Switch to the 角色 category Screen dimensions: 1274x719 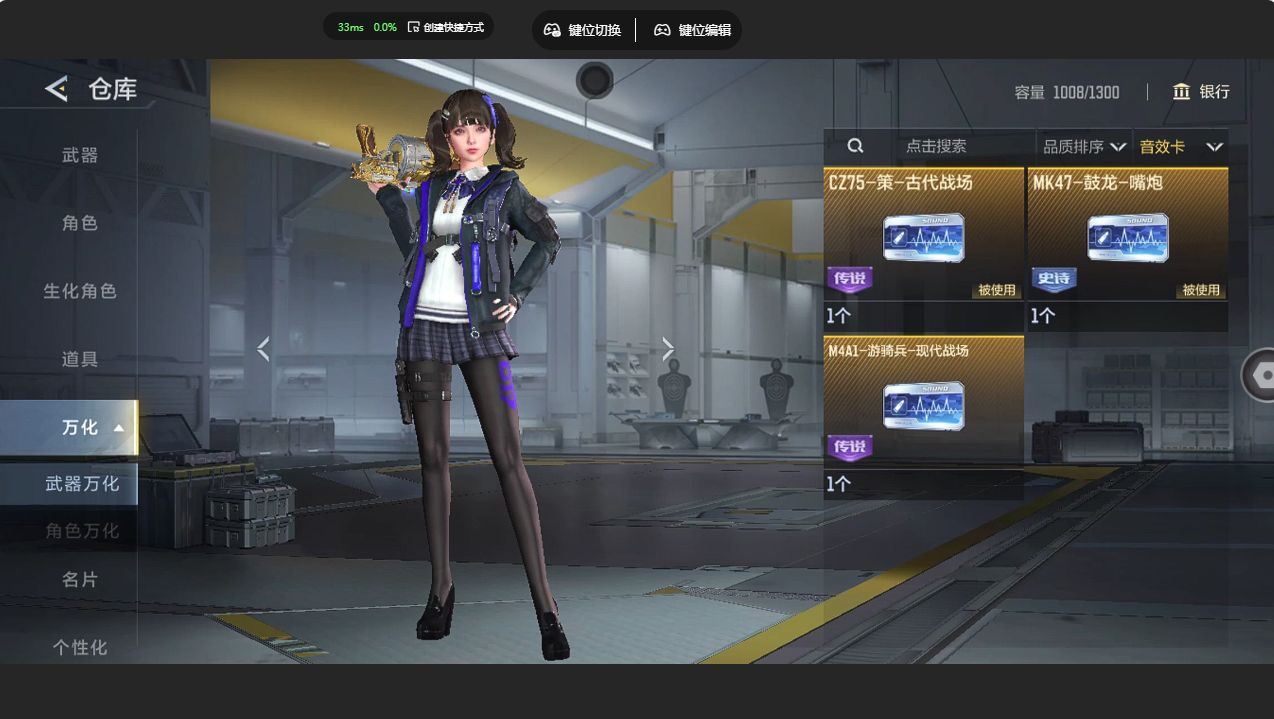click(x=80, y=223)
